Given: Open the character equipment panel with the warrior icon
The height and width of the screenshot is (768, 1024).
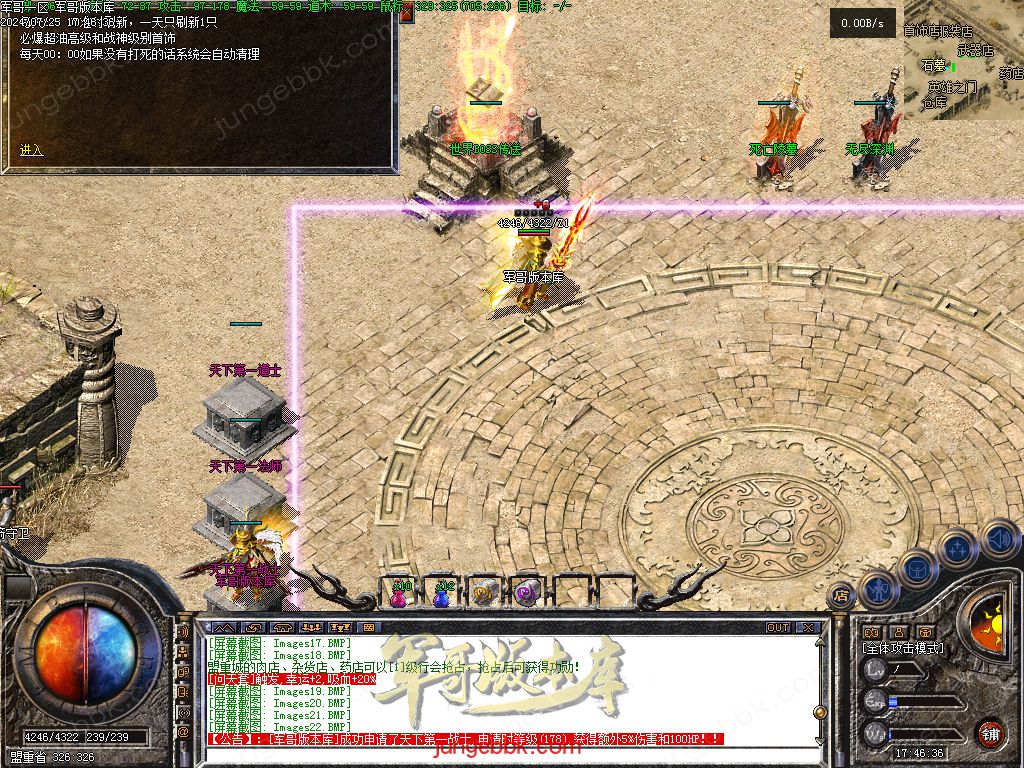Looking at the screenshot, I should [876, 589].
